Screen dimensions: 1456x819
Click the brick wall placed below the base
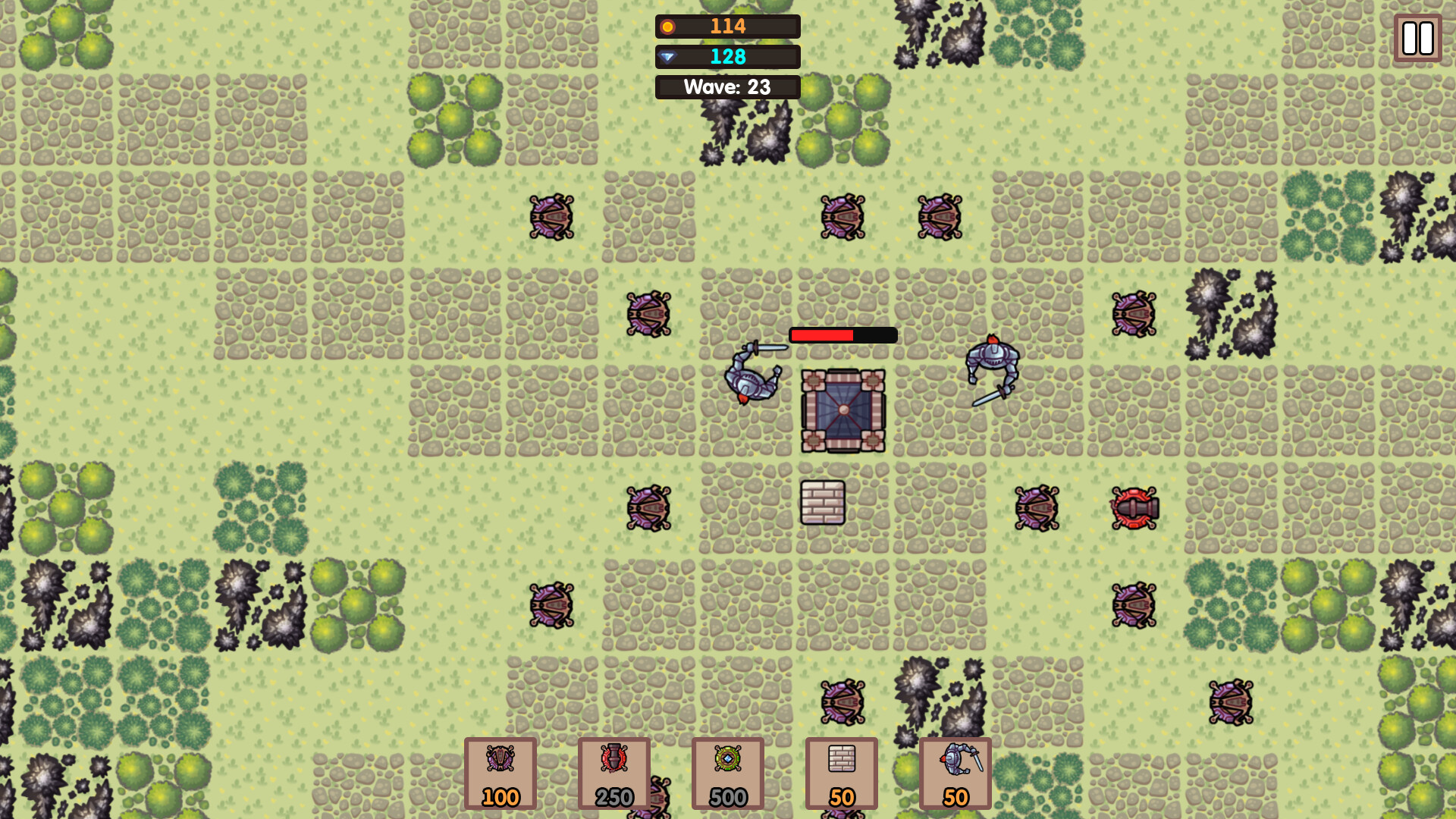click(824, 504)
